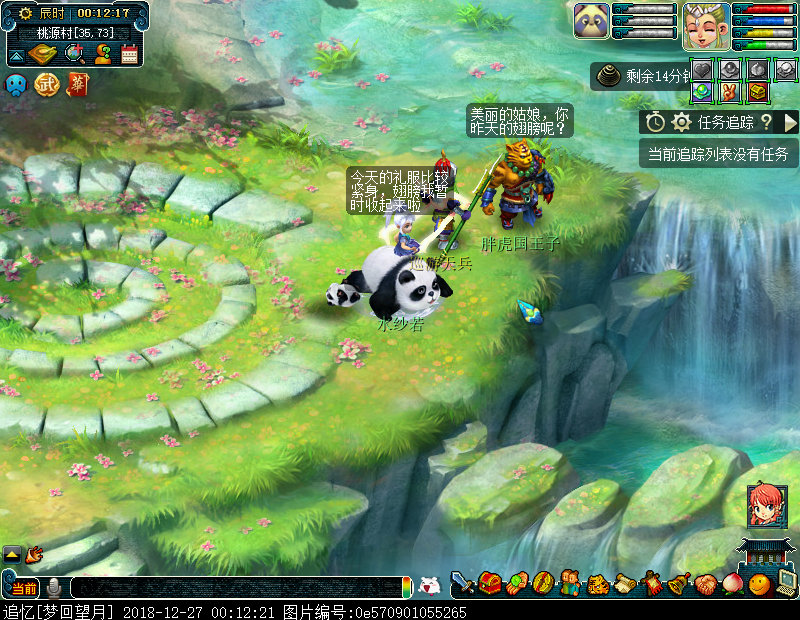Open the quest tracker help question mark
This screenshot has width=800, height=620.
pos(766,122)
